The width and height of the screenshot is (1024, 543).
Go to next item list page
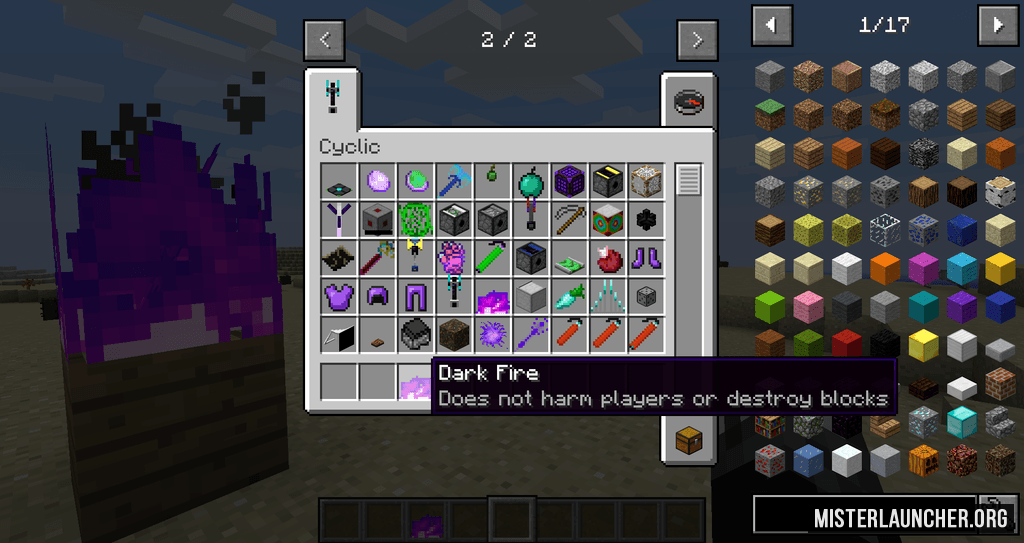coord(998,25)
